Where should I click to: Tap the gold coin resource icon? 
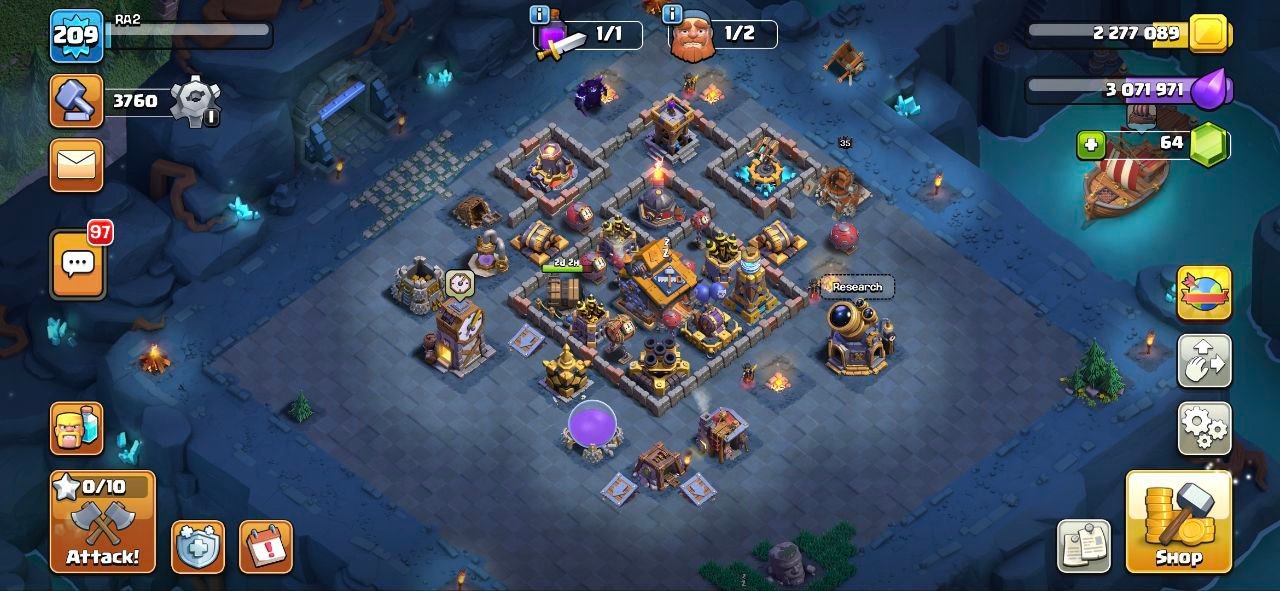(1208, 33)
